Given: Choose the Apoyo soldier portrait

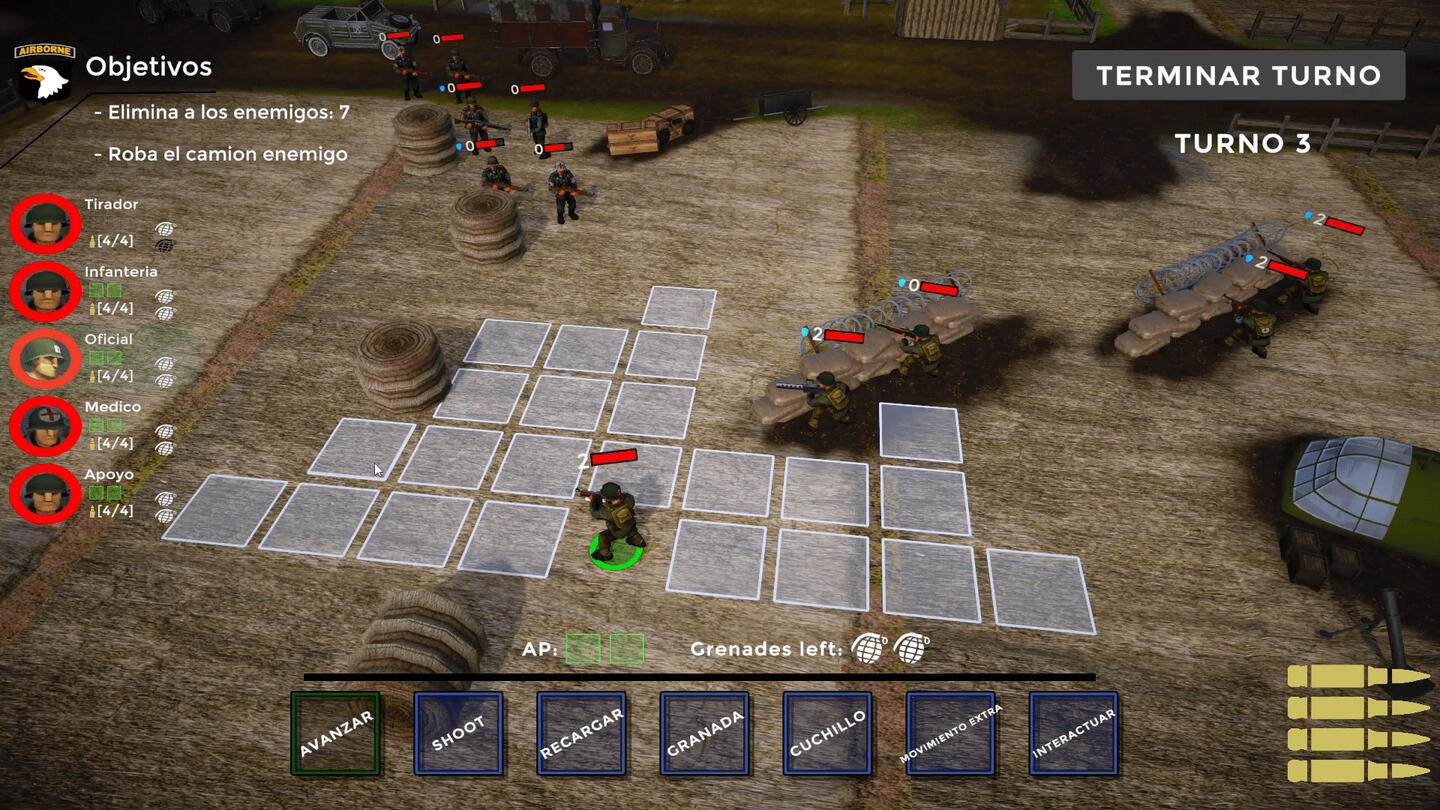Looking at the screenshot, I should [x=46, y=493].
